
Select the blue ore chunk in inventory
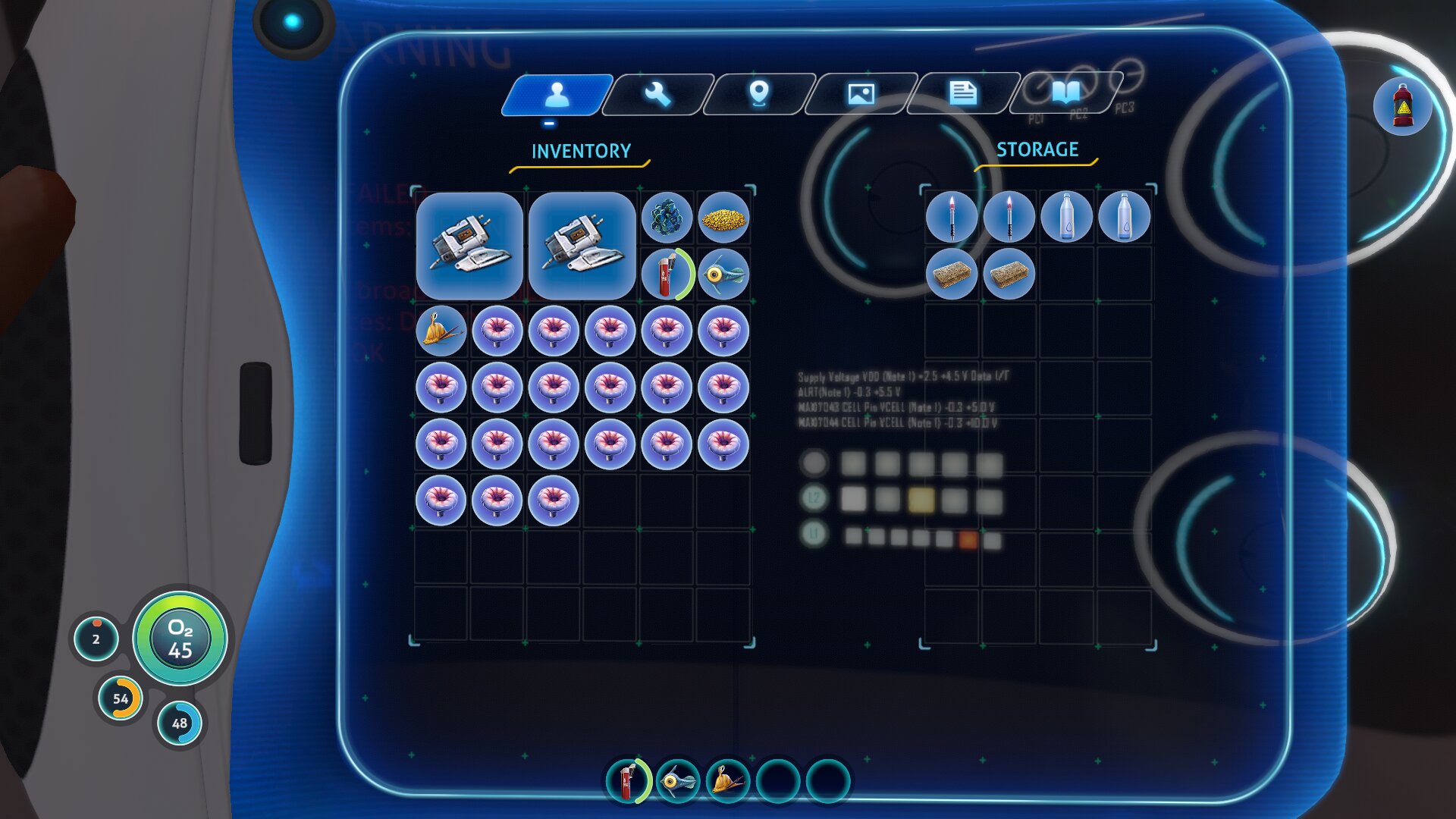click(x=667, y=218)
